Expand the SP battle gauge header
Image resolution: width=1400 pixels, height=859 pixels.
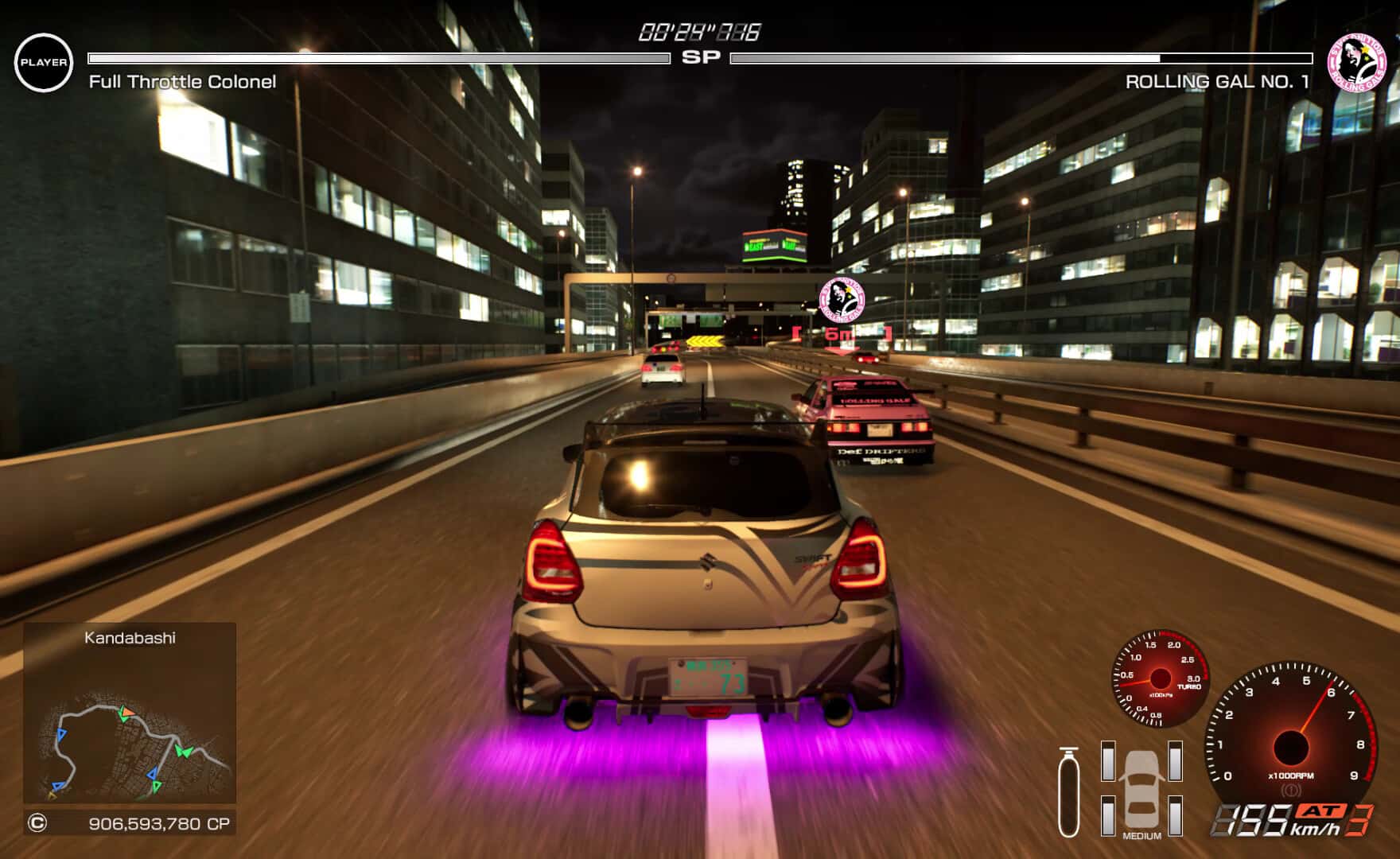click(699, 56)
